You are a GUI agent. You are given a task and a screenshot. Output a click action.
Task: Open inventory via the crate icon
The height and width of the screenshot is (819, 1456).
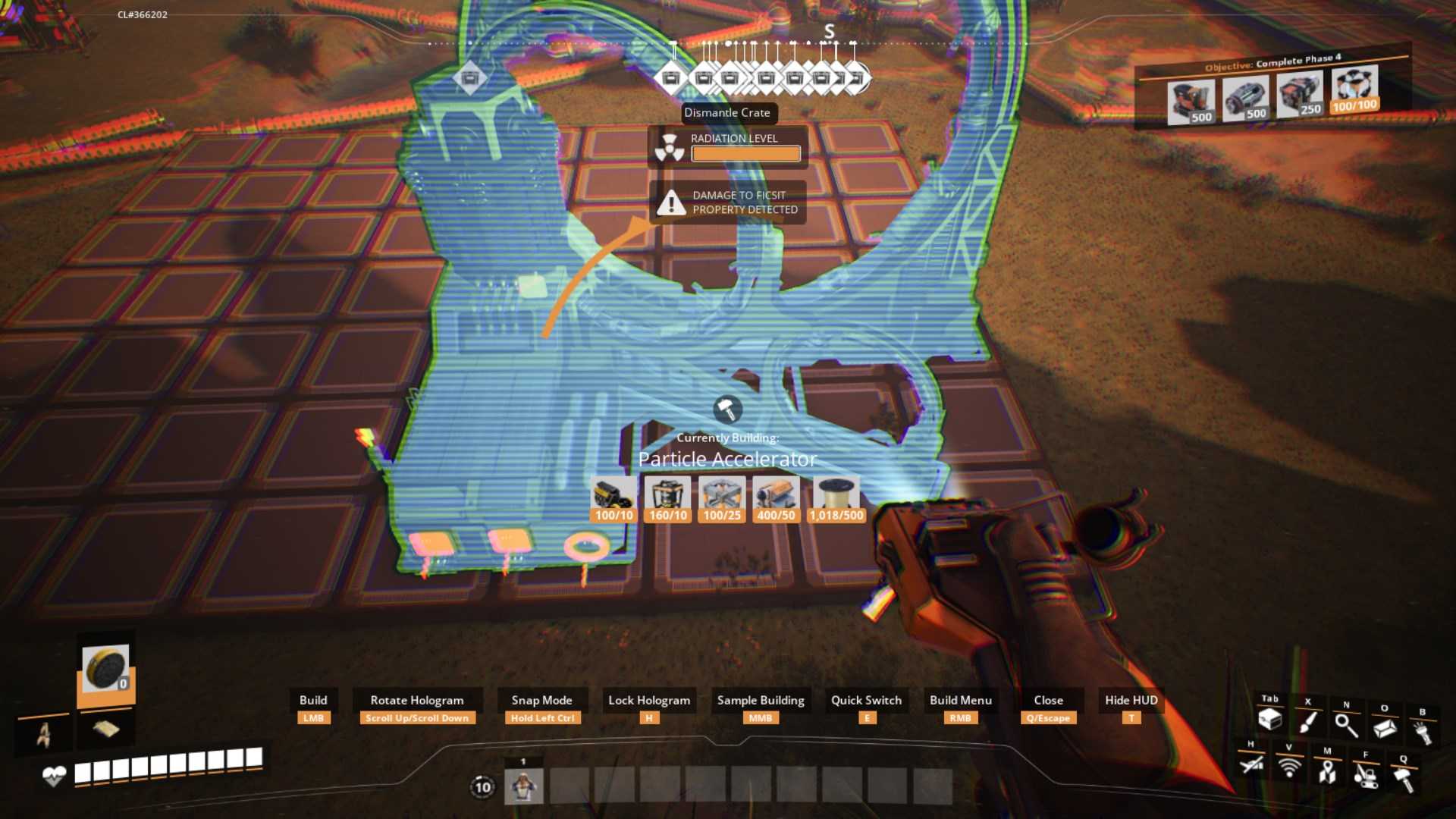tap(1269, 719)
